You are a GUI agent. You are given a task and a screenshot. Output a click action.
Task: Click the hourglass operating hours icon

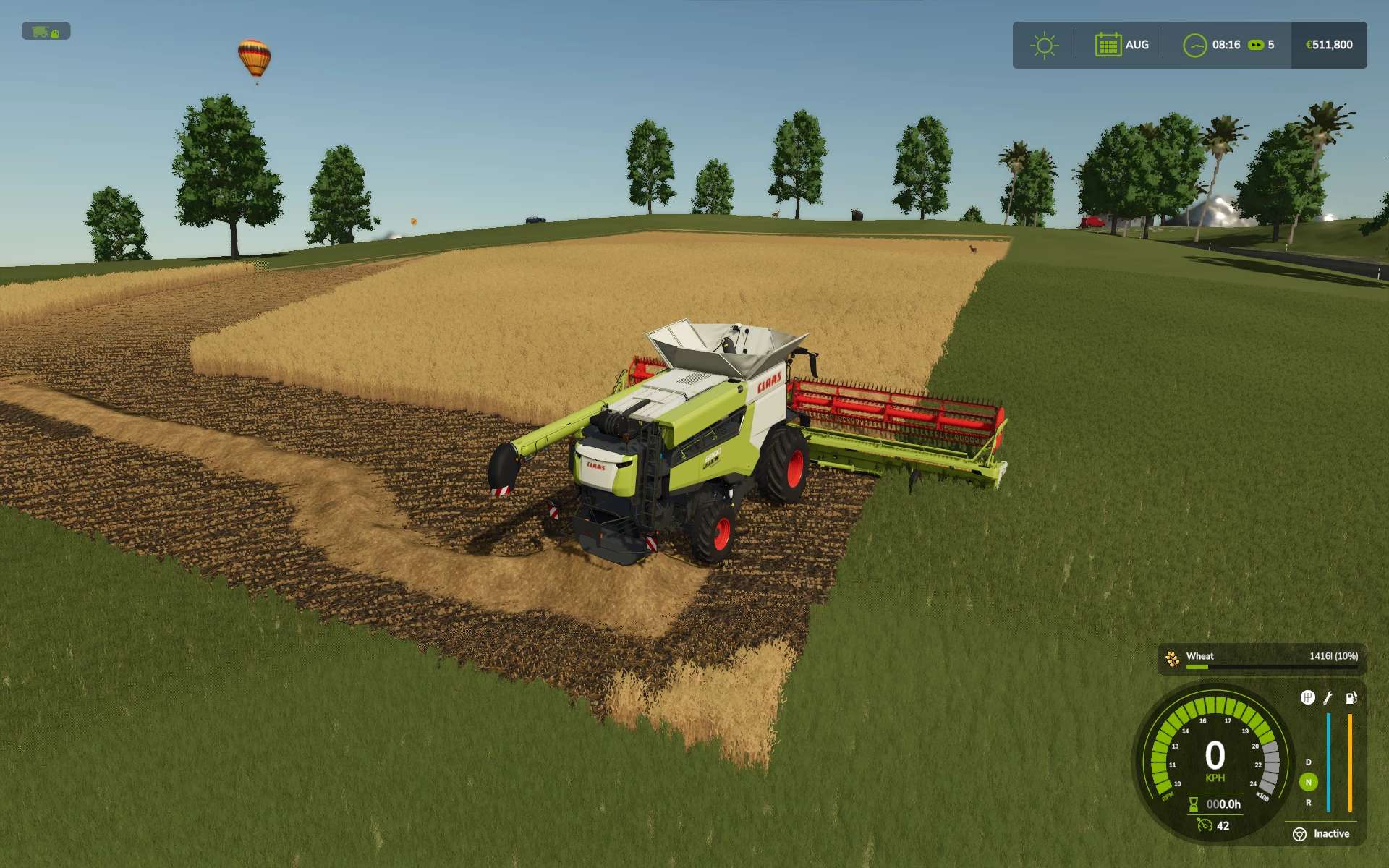1194,804
